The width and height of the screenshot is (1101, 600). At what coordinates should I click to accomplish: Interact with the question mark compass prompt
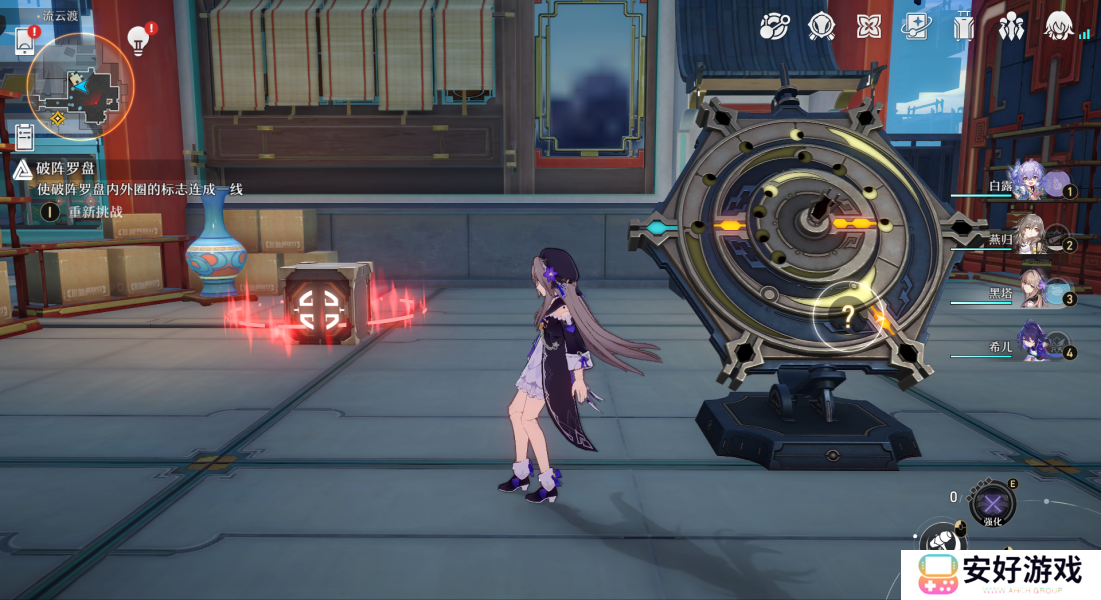point(848,317)
